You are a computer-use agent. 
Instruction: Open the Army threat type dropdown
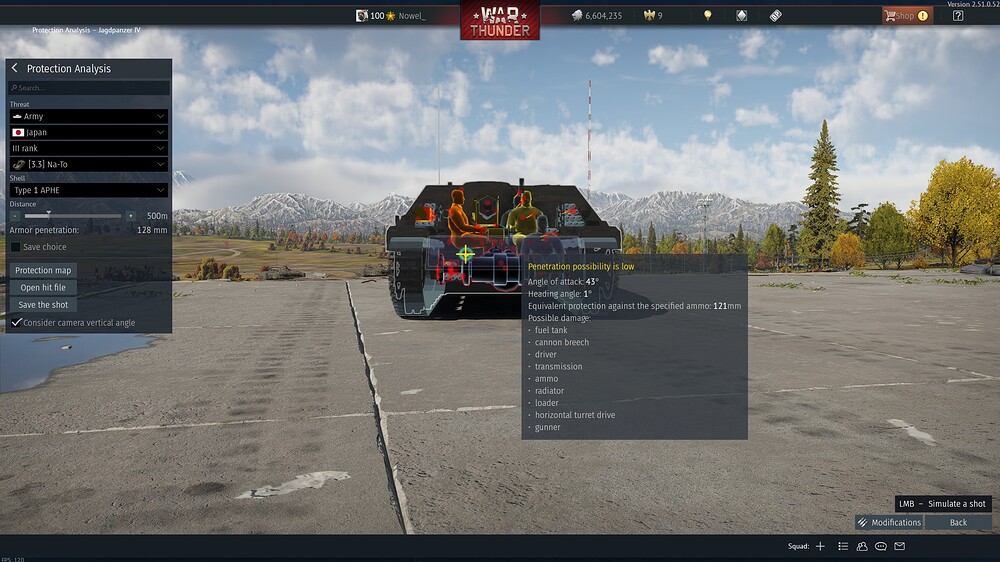pyautogui.click(x=88, y=116)
